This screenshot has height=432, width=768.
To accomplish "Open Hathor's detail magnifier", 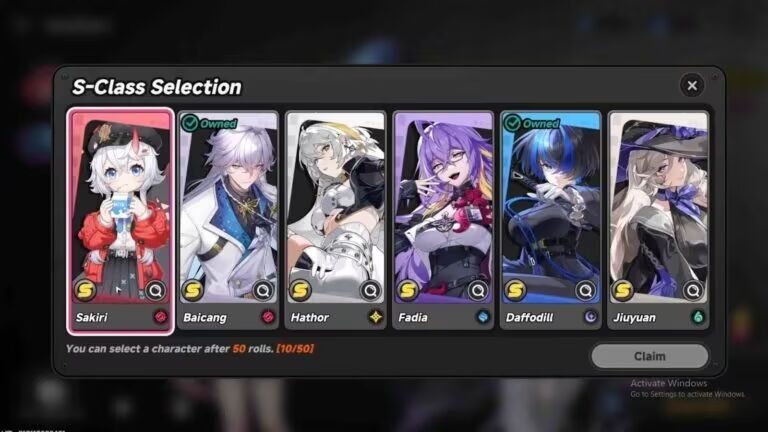I will [x=370, y=290].
